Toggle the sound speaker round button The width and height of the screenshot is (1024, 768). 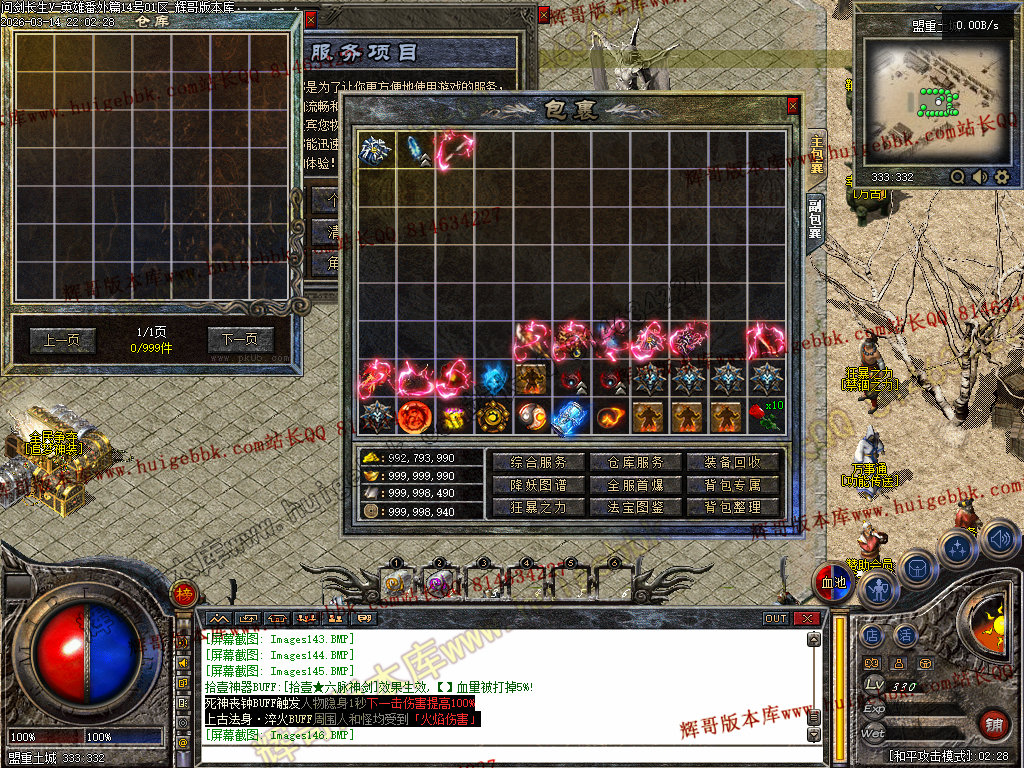pyautogui.click(x=1001, y=541)
